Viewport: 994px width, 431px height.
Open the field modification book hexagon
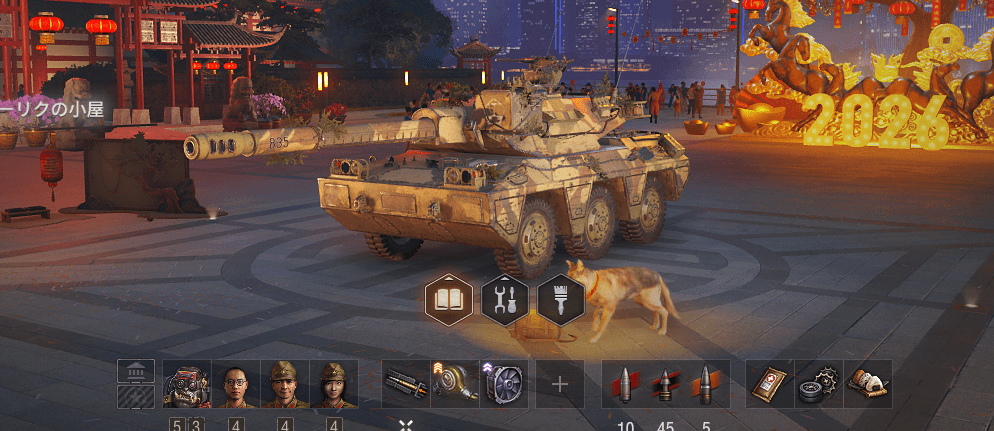[449, 297]
